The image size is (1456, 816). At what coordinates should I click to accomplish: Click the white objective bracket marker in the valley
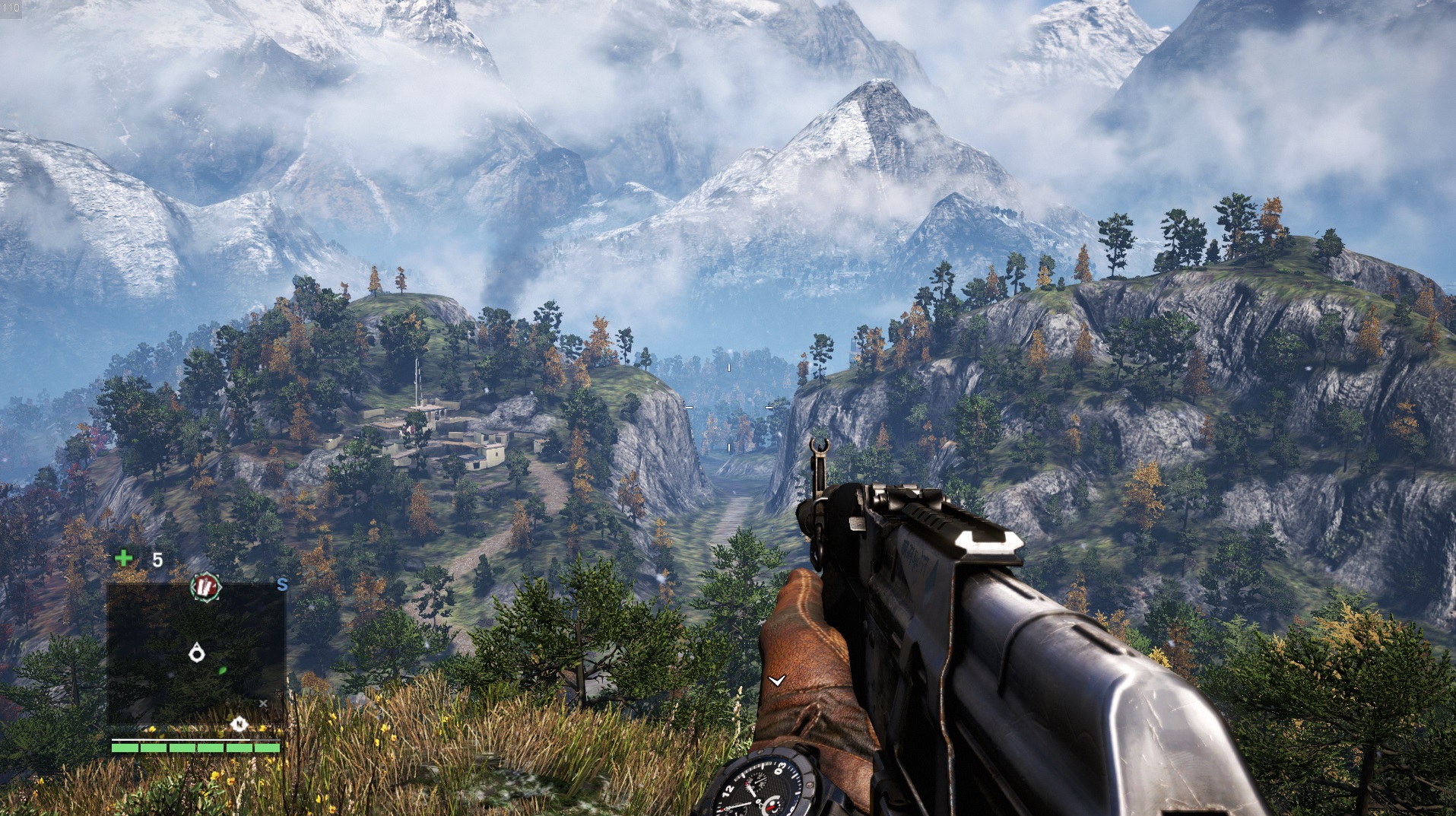[728, 367]
